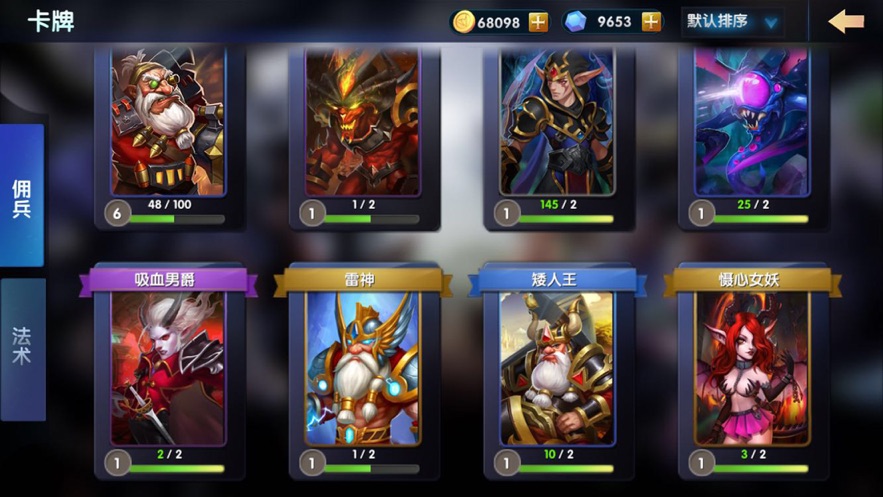Open the 矮人王 card
The width and height of the screenshot is (883, 497).
click(x=557, y=368)
